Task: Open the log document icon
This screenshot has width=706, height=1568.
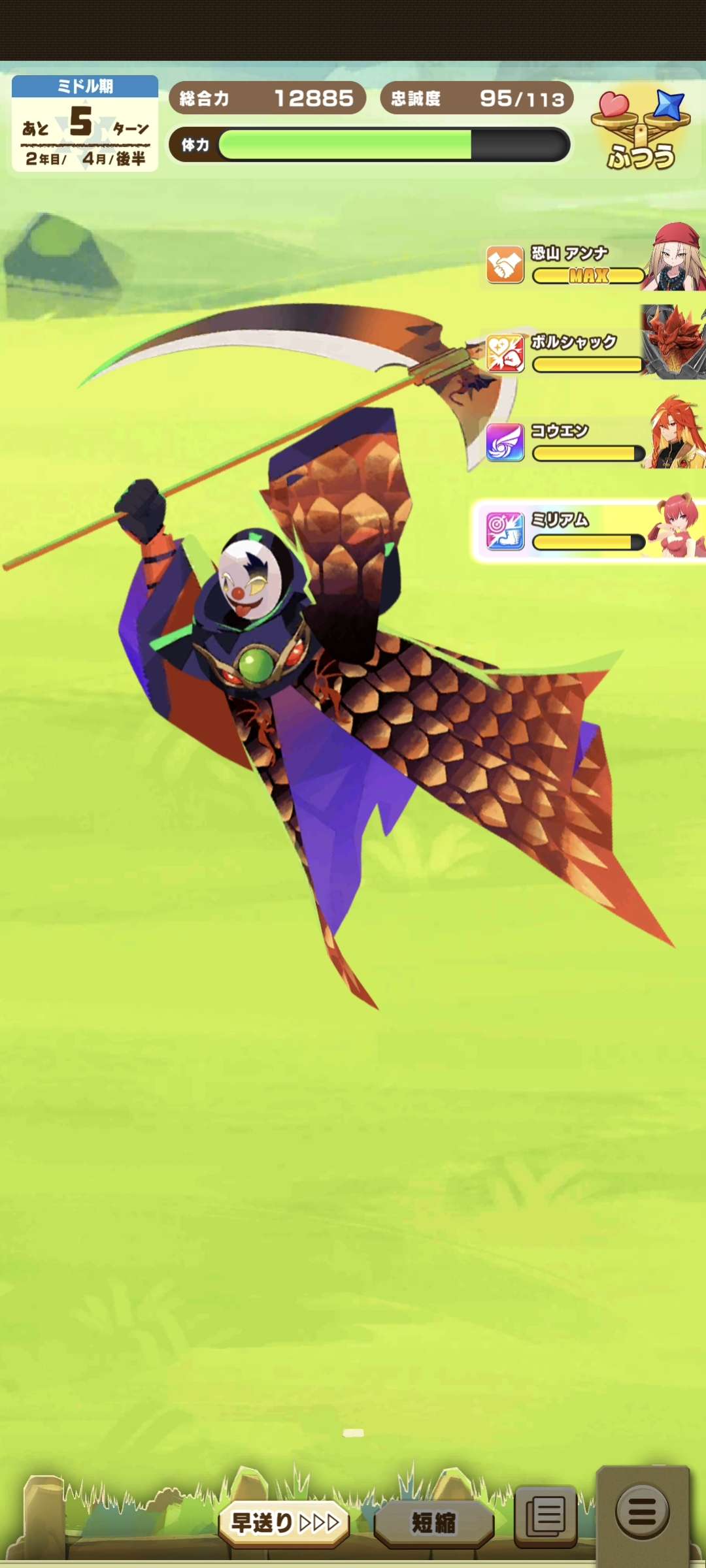Action: tap(546, 1515)
